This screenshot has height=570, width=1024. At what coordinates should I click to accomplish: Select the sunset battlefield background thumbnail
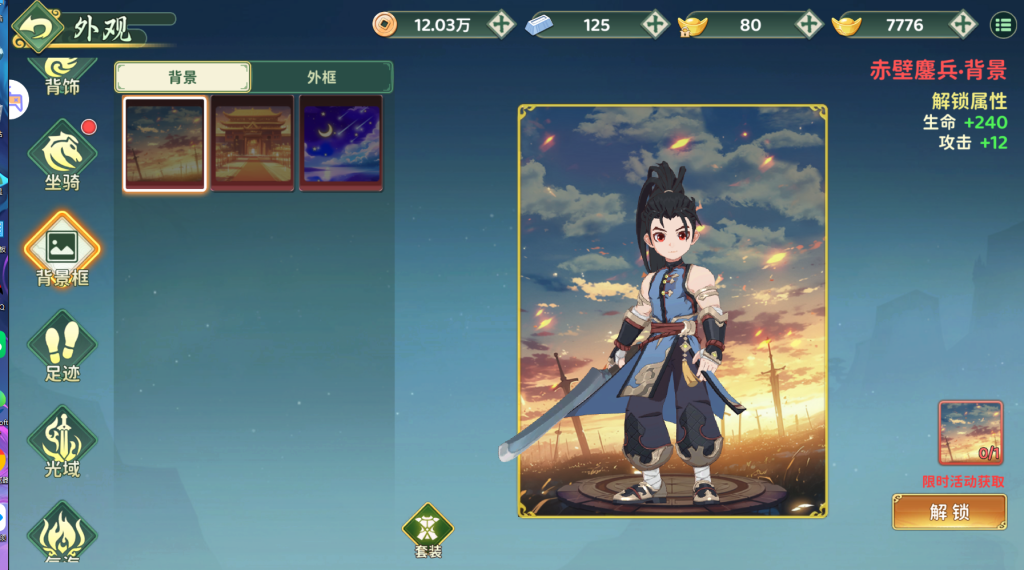(165, 143)
